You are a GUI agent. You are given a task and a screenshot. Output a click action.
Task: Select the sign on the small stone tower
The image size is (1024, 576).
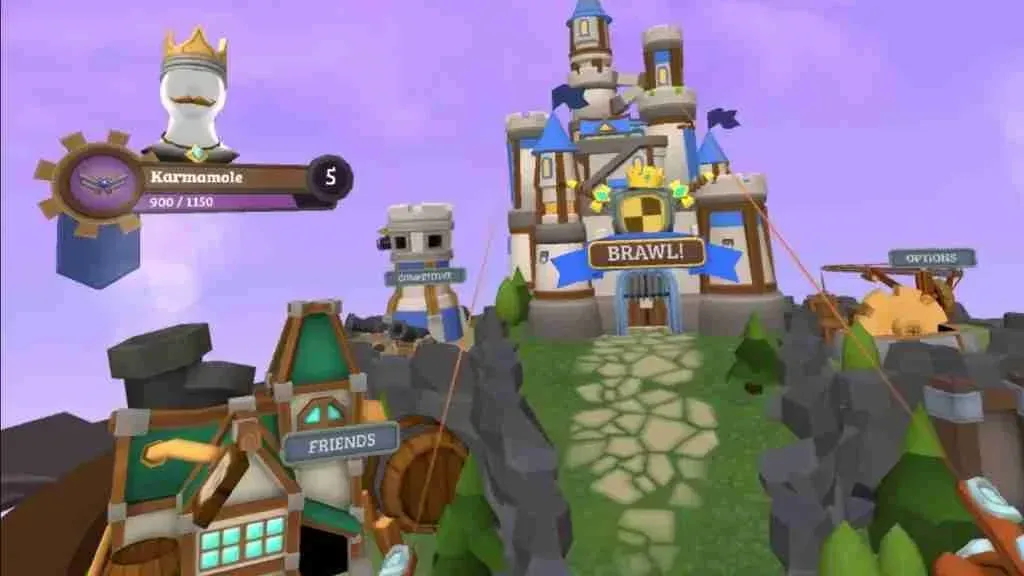coord(425,276)
